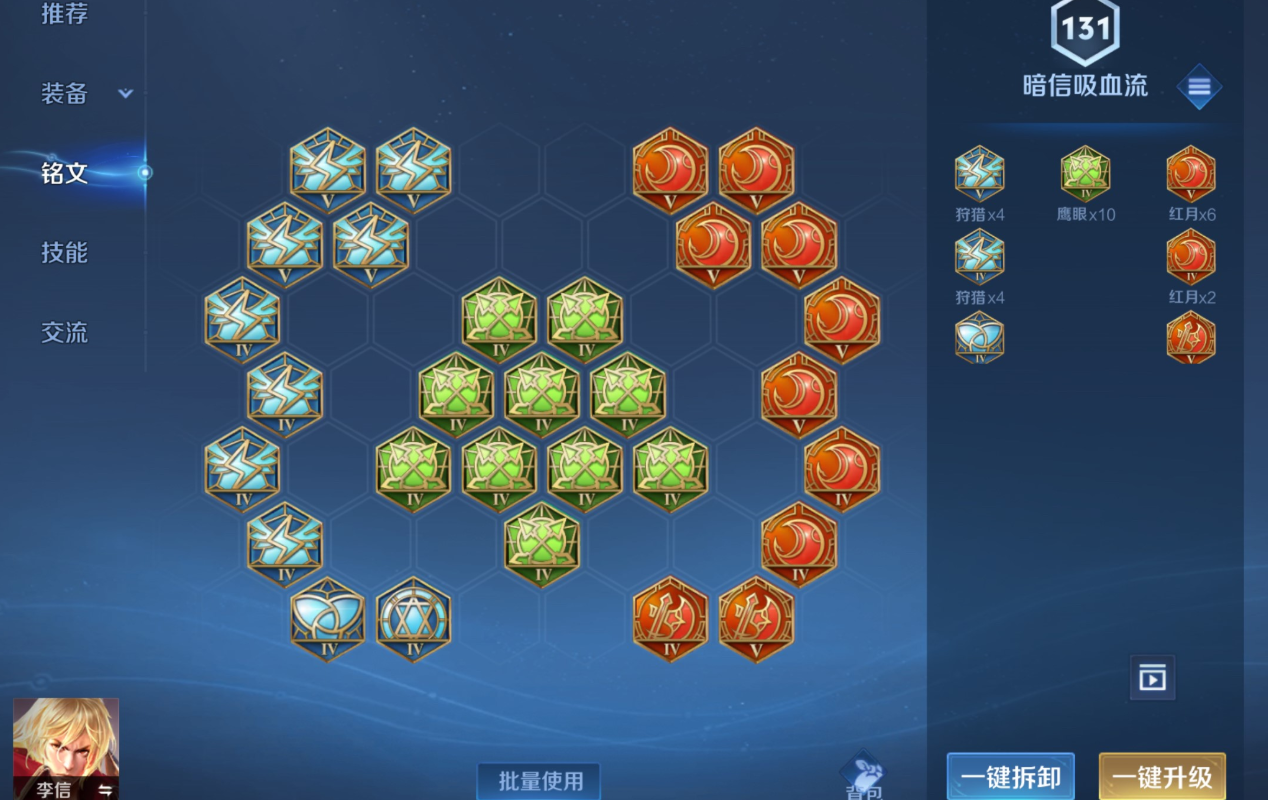Click the 一键拆卸 button
This screenshot has height=800, width=1268.
pyautogui.click(x=1010, y=777)
